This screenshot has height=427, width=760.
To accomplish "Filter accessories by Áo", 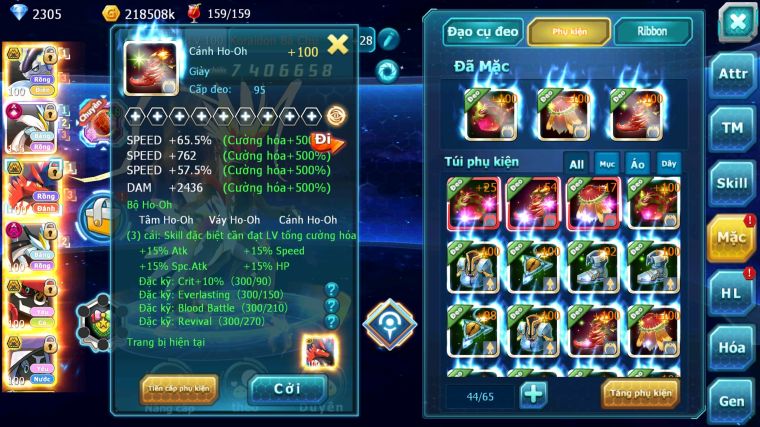I will pyautogui.click(x=637, y=163).
